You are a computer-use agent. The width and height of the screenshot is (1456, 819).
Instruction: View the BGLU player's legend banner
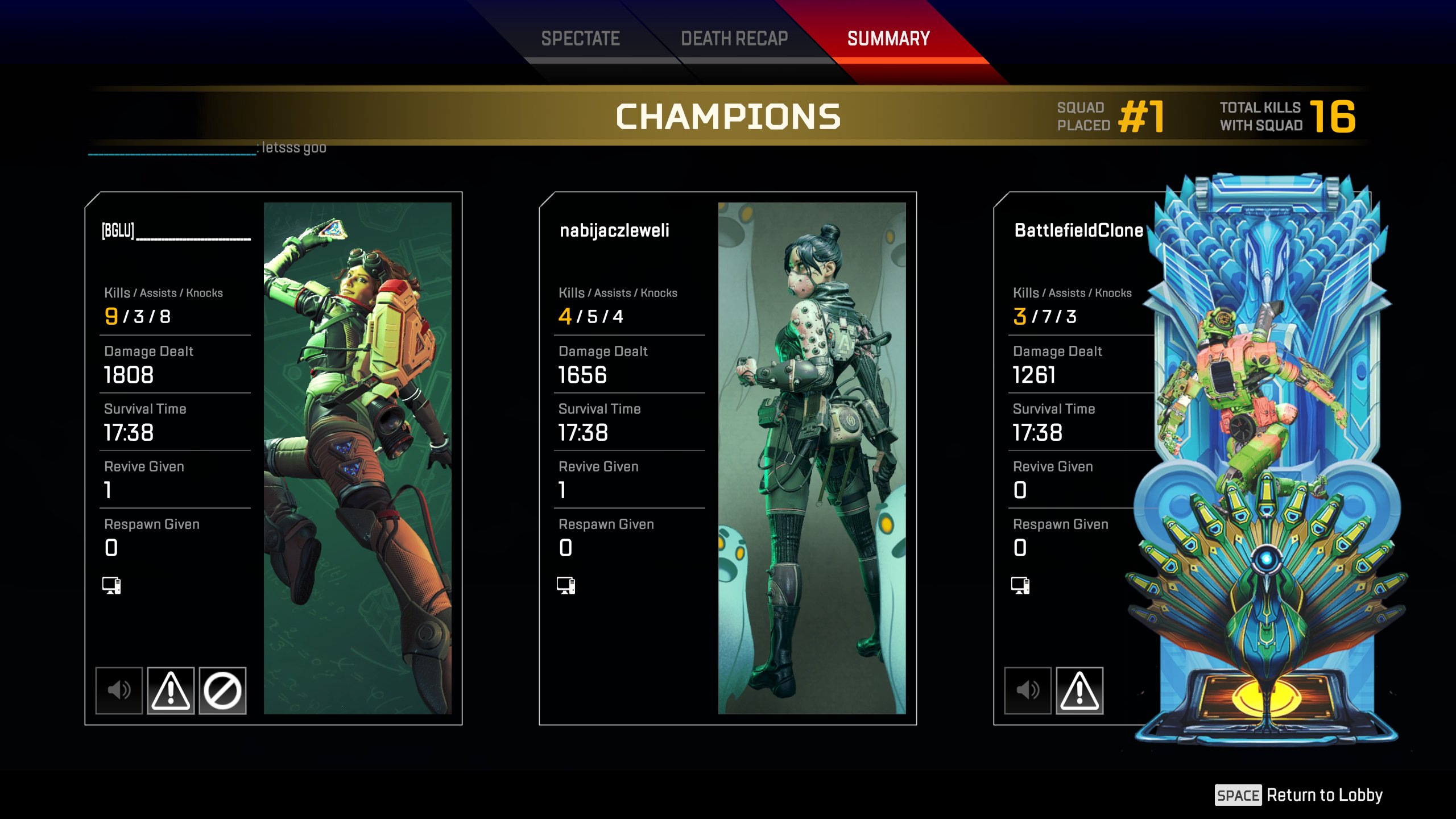357,458
